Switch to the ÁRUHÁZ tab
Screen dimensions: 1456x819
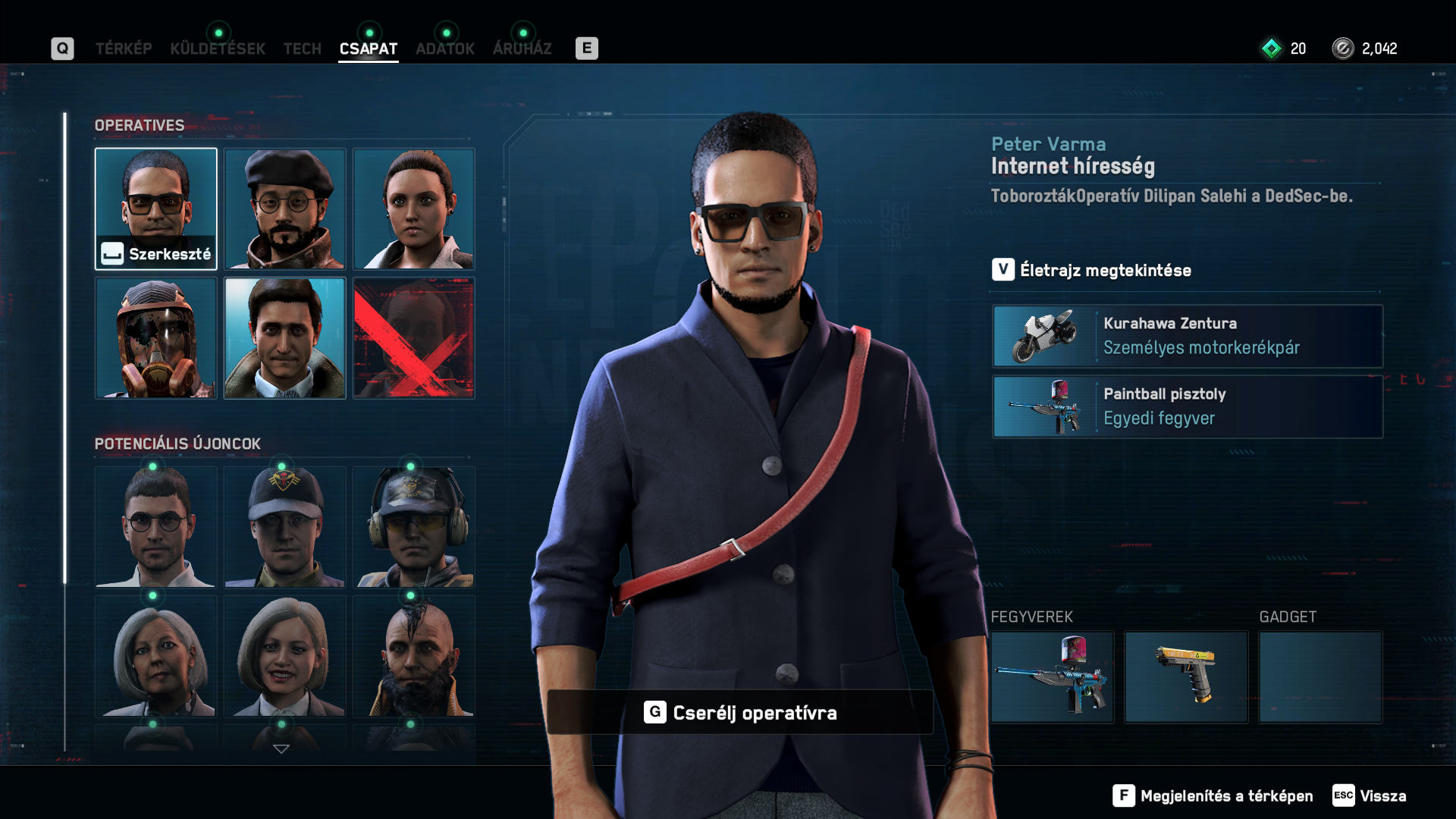[x=522, y=49]
